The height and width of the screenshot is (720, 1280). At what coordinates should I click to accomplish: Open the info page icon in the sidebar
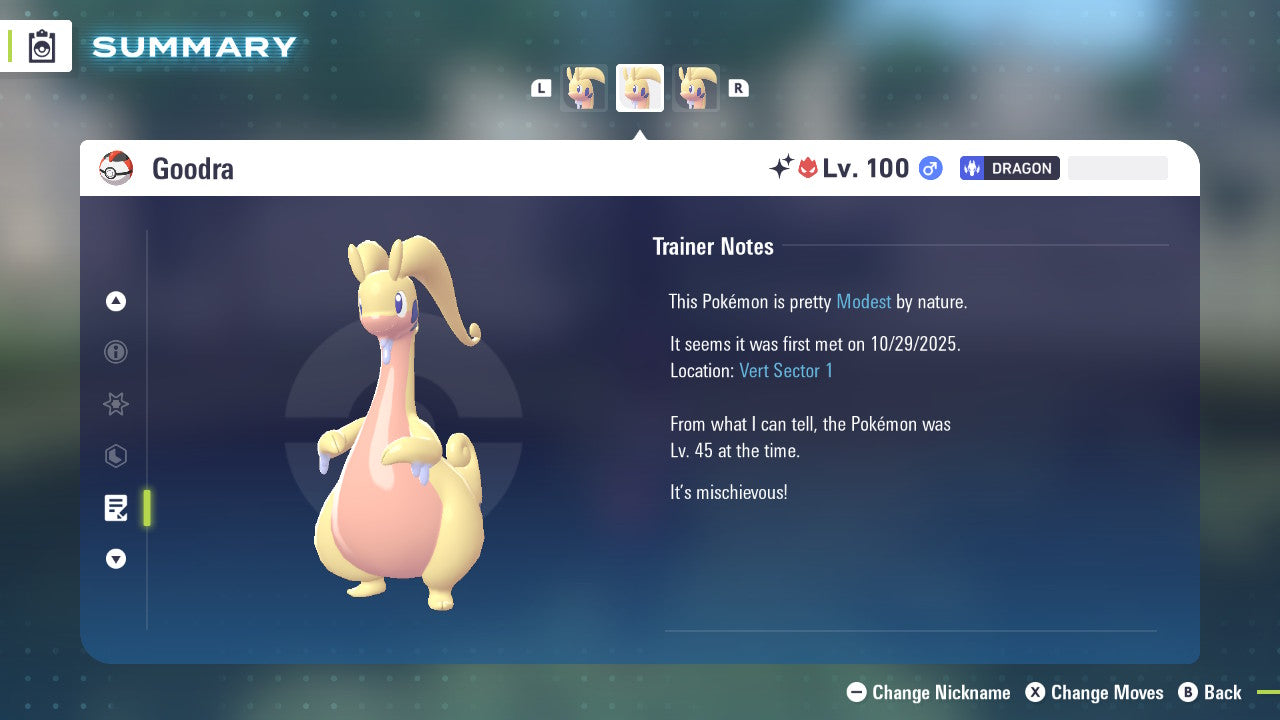(116, 352)
